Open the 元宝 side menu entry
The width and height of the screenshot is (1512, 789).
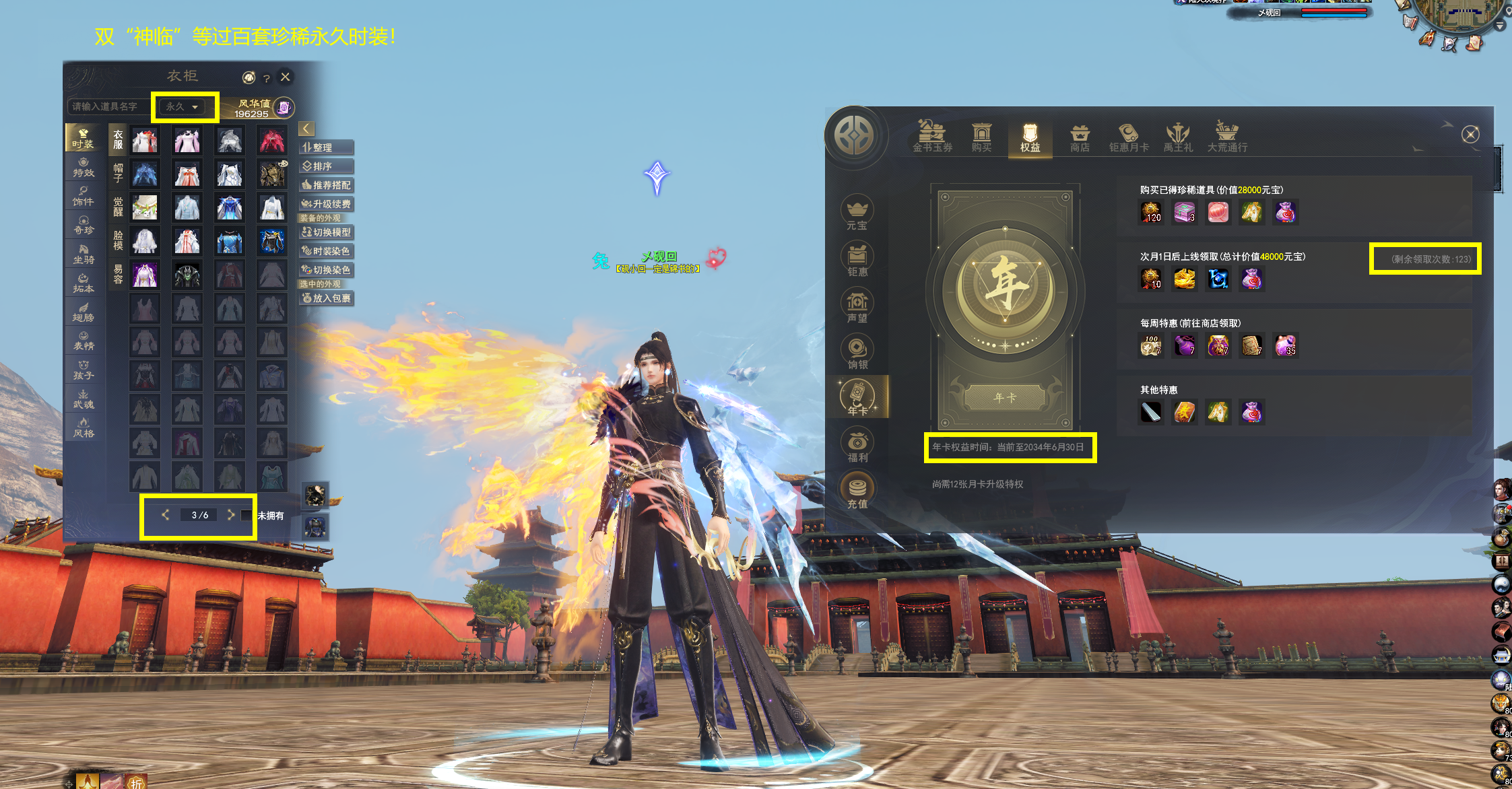(x=857, y=214)
